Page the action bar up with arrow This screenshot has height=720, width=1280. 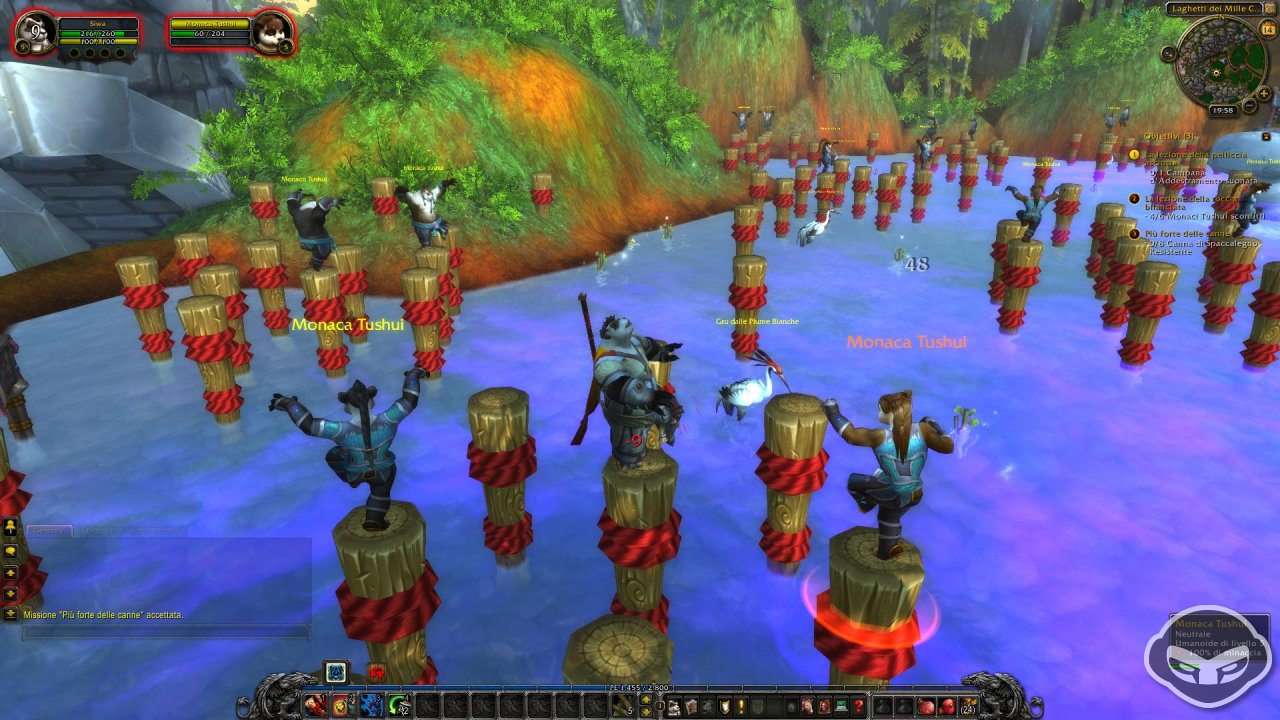point(646,699)
